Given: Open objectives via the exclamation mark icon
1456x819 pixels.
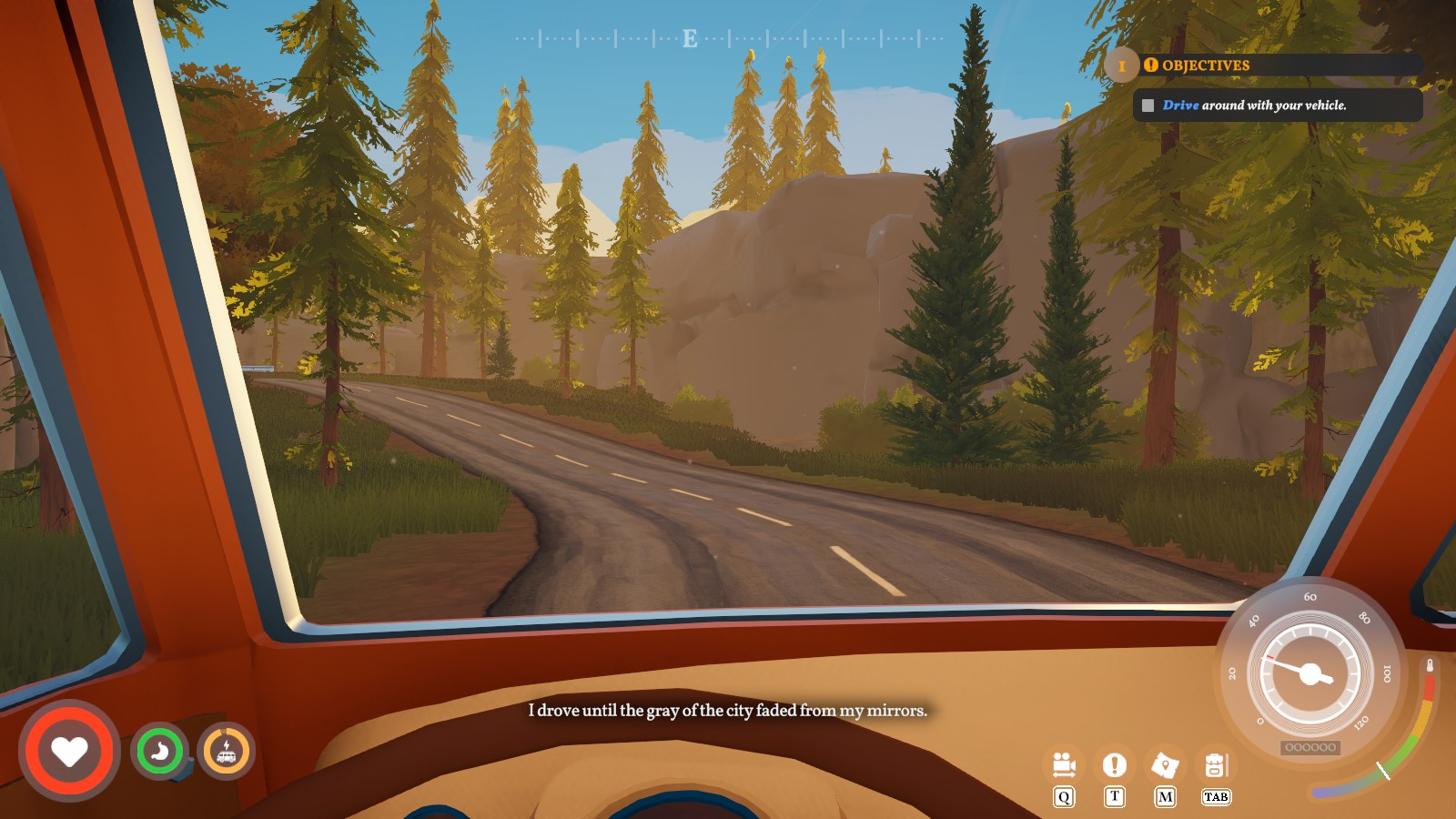Looking at the screenshot, I should click(1115, 765).
